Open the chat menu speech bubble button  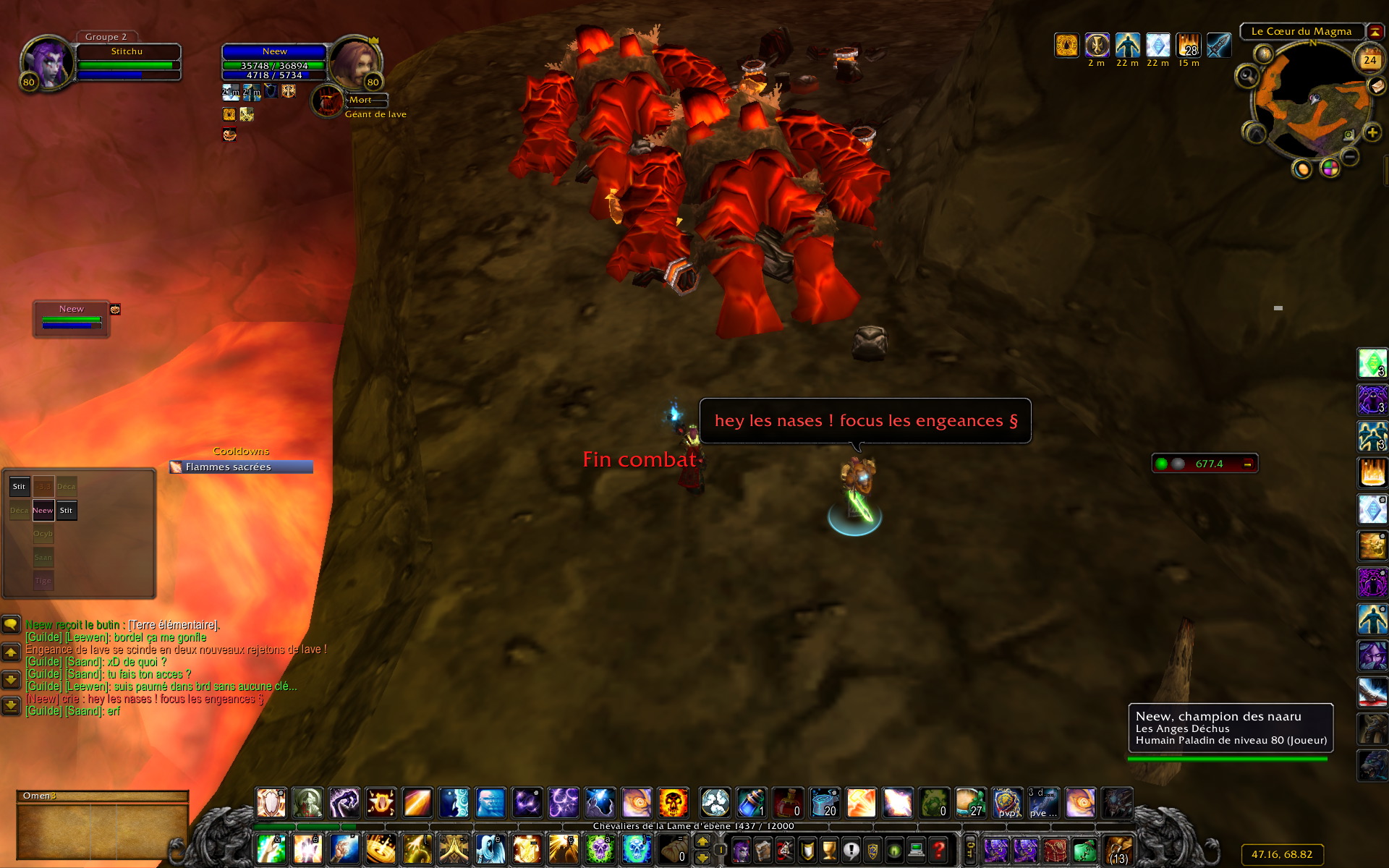11,624
